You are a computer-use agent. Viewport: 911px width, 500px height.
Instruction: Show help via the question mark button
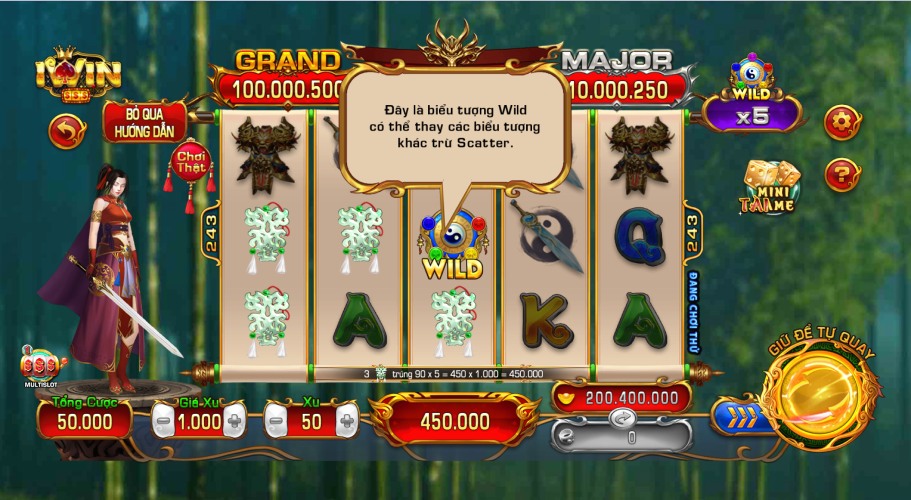coord(840,175)
